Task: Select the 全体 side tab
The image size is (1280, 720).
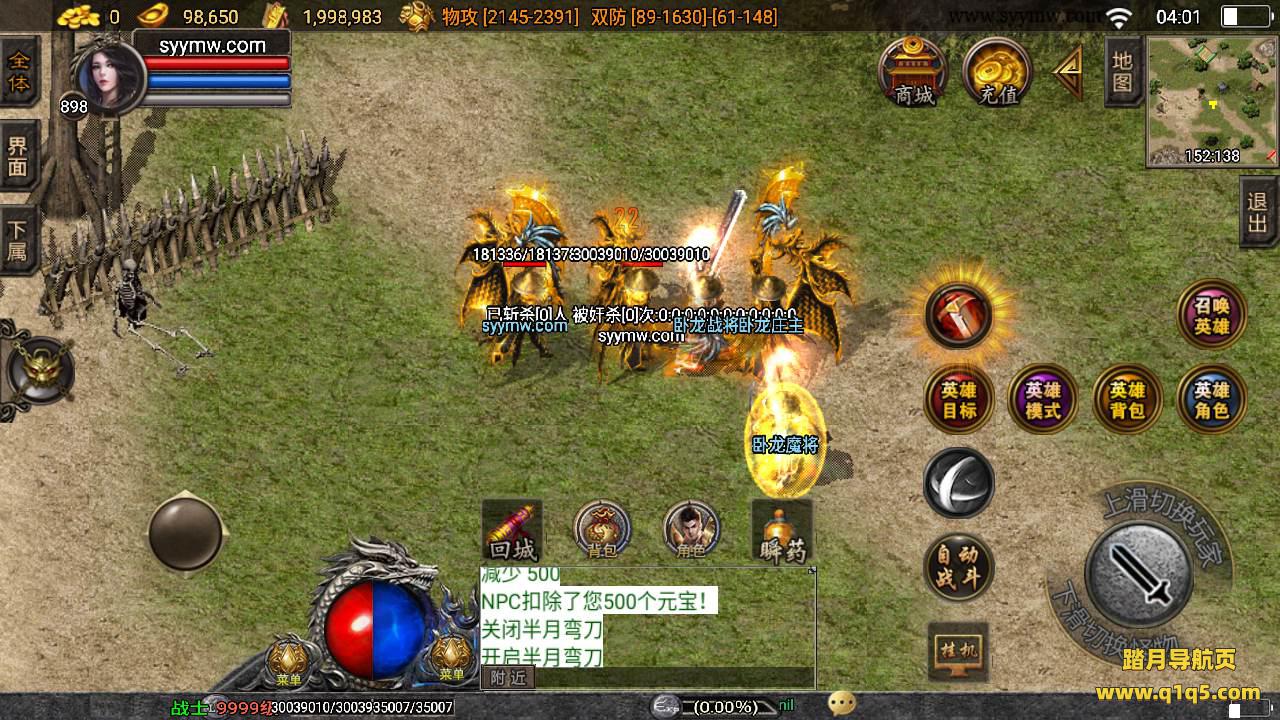Action: 19,71
